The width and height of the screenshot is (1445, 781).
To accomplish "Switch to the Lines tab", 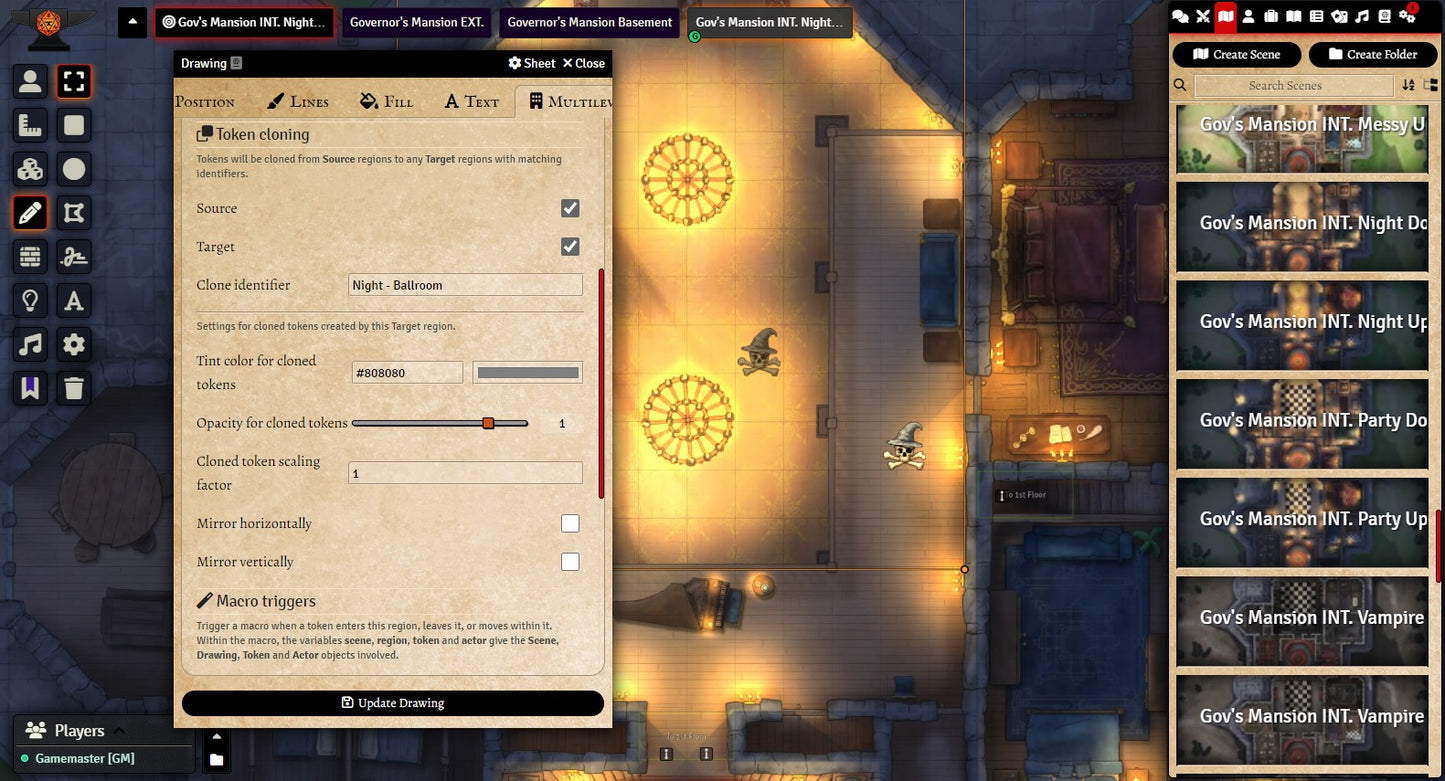I will [x=298, y=101].
